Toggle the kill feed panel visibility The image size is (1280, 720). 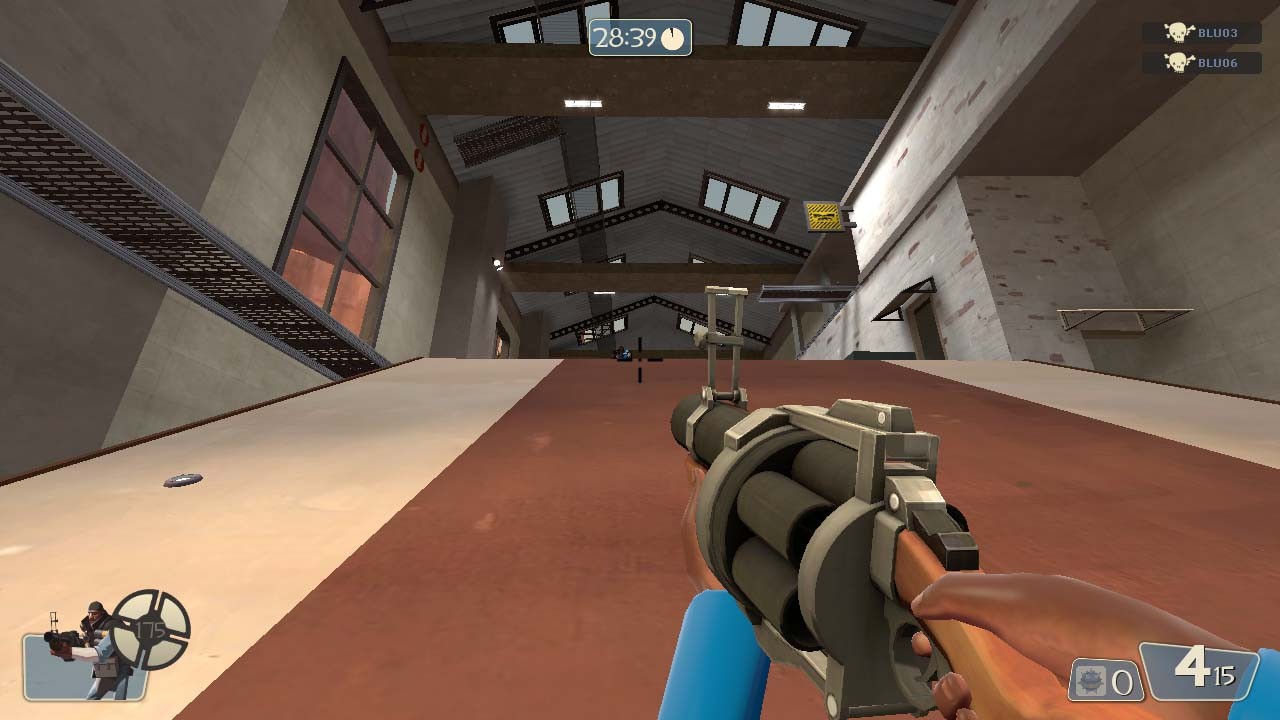coord(1200,45)
